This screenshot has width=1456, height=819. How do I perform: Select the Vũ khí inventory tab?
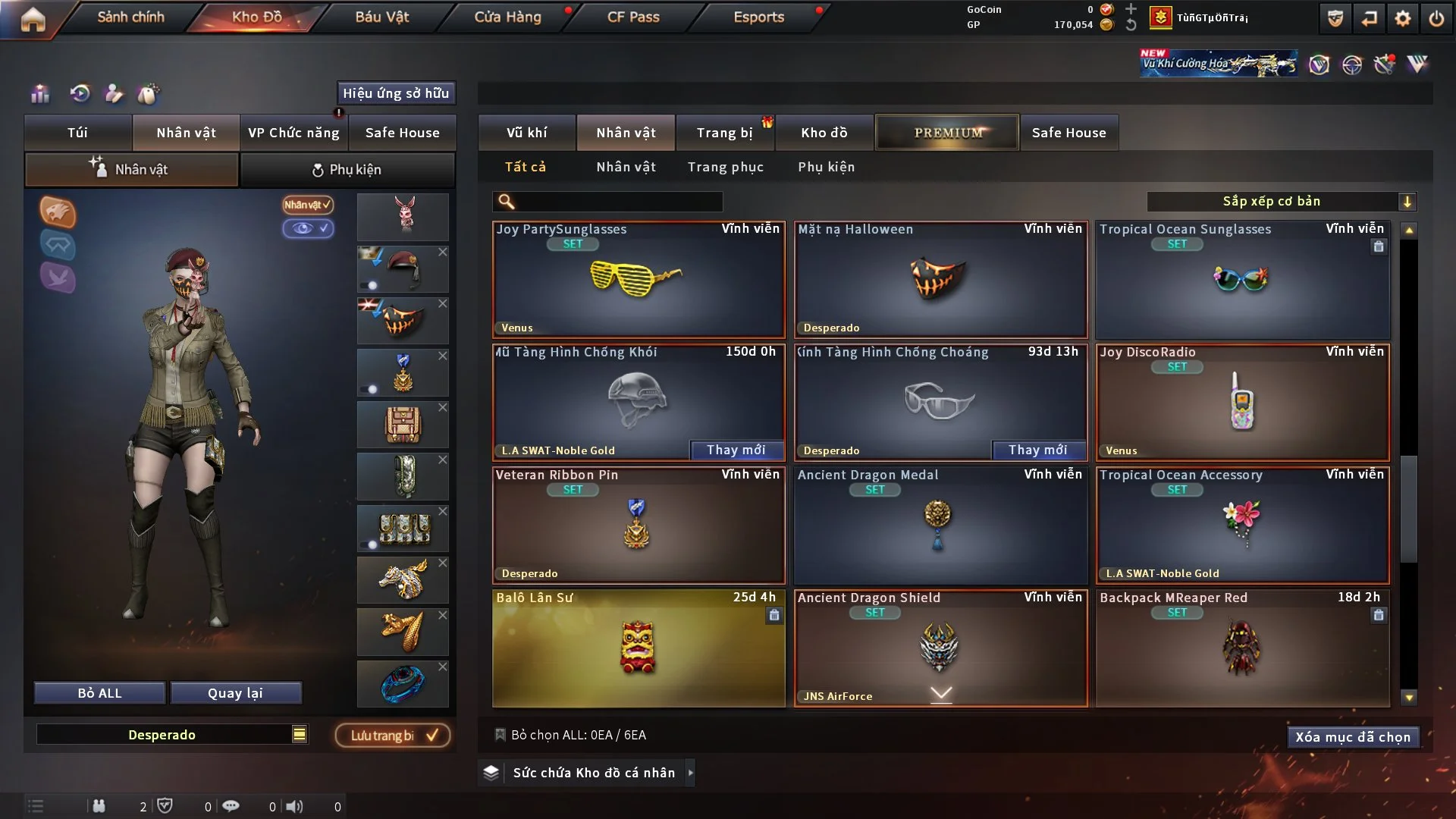[526, 133]
